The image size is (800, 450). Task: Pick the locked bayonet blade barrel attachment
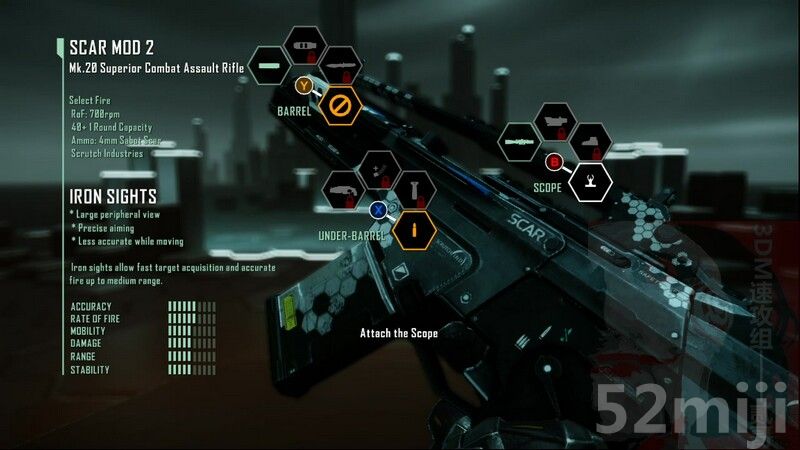[x=340, y=65]
